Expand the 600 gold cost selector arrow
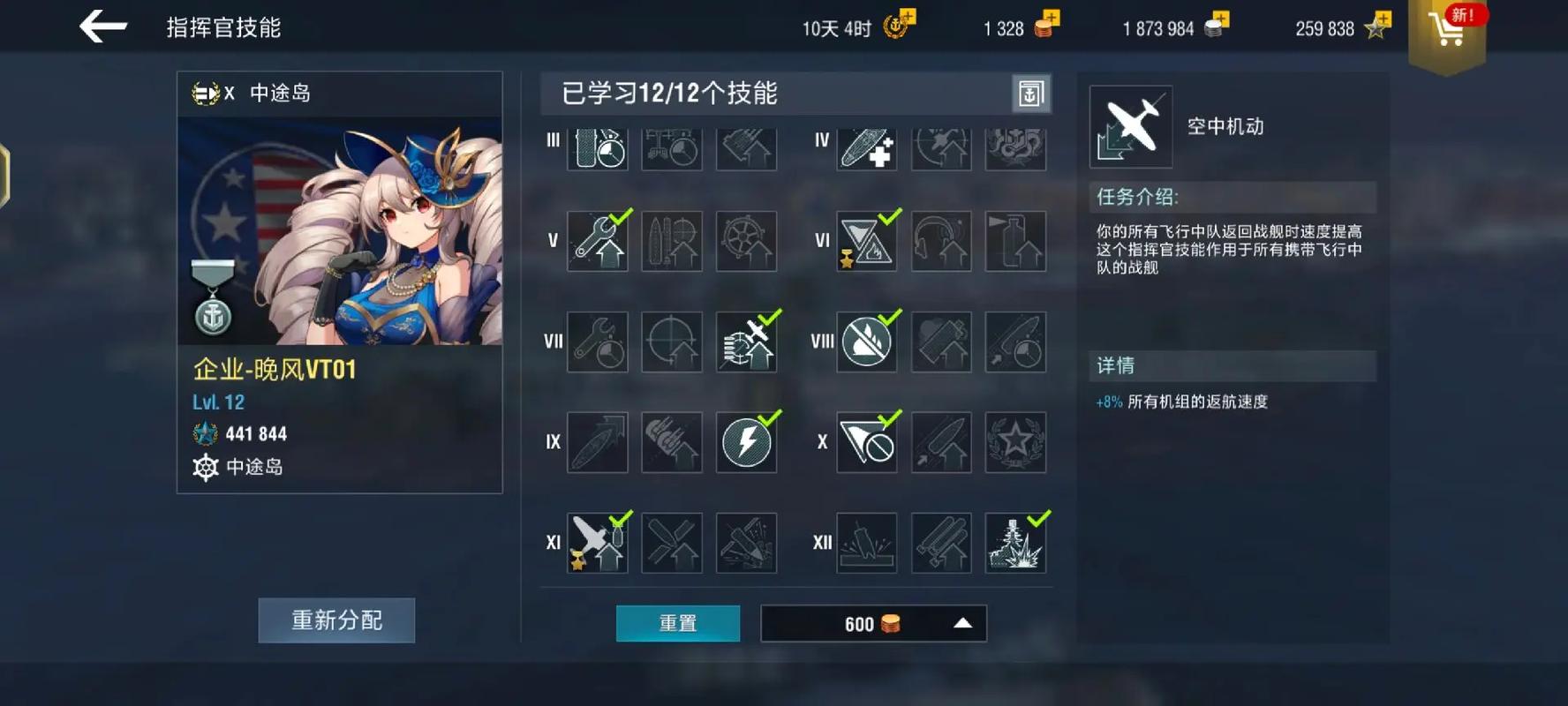 point(963,623)
